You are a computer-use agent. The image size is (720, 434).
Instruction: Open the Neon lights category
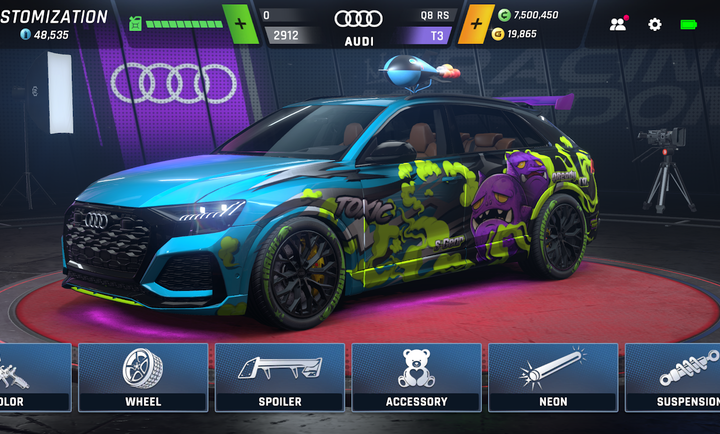(x=552, y=377)
